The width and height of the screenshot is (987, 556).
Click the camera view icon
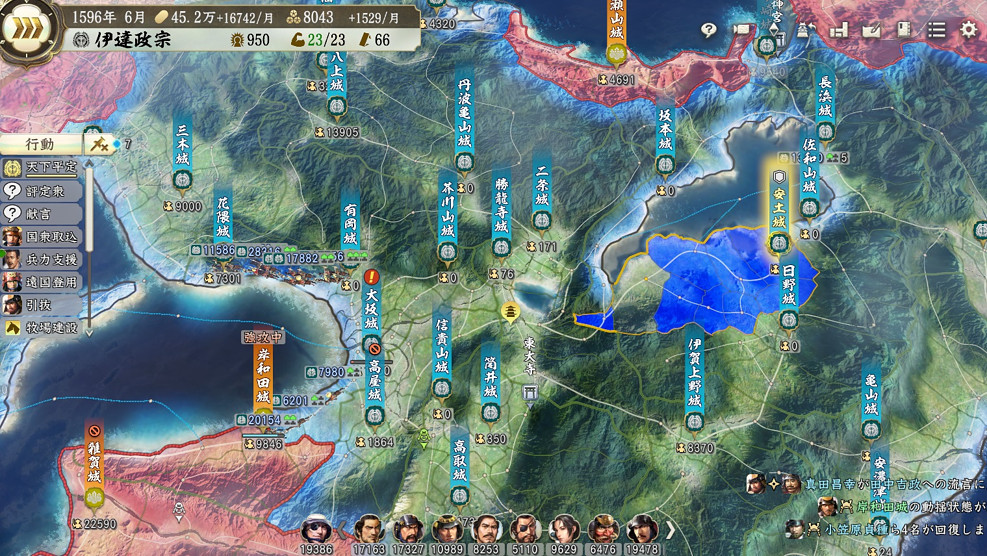[742, 30]
